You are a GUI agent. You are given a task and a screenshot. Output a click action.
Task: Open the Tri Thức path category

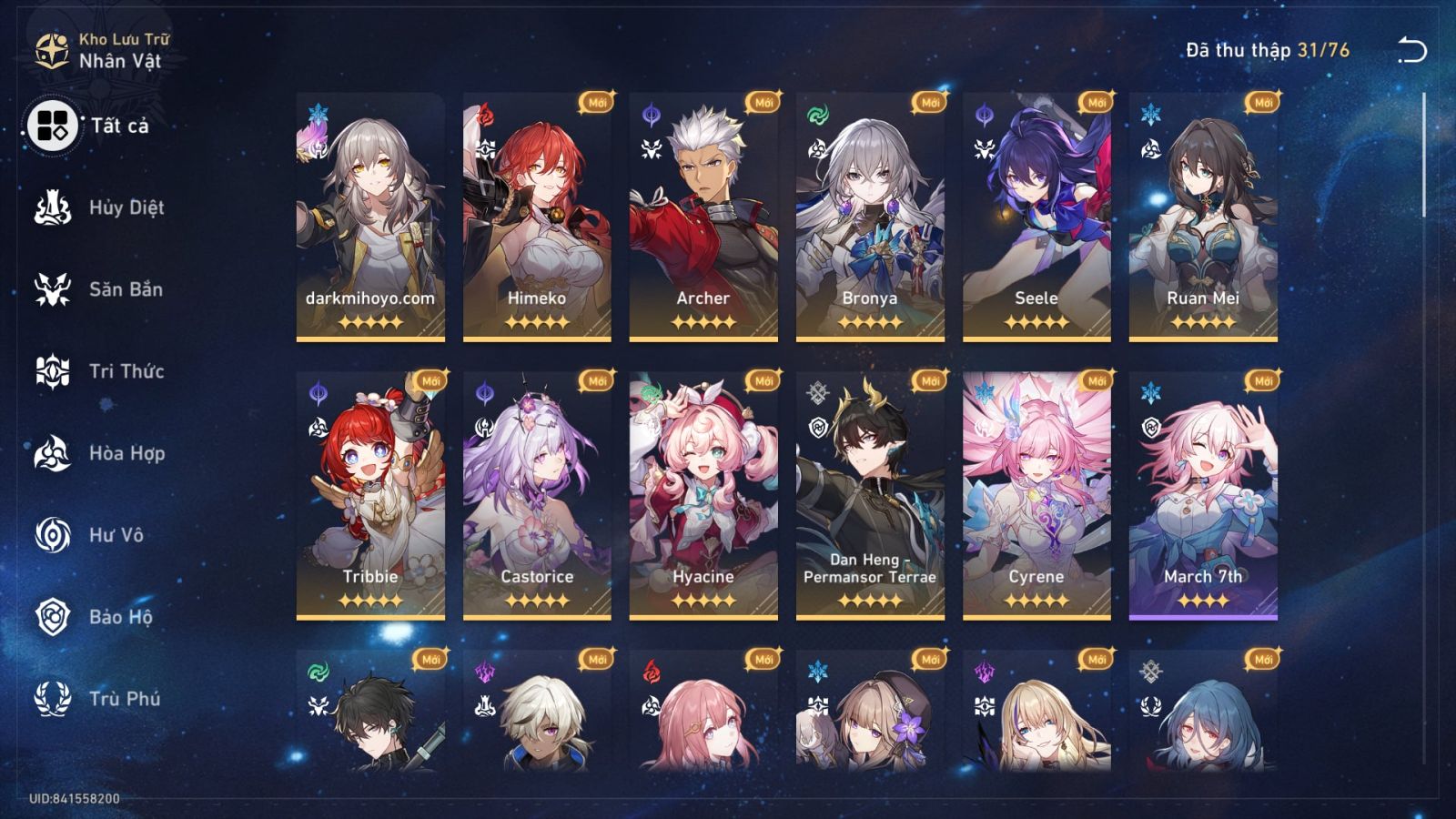pyautogui.click(x=53, y=371)
